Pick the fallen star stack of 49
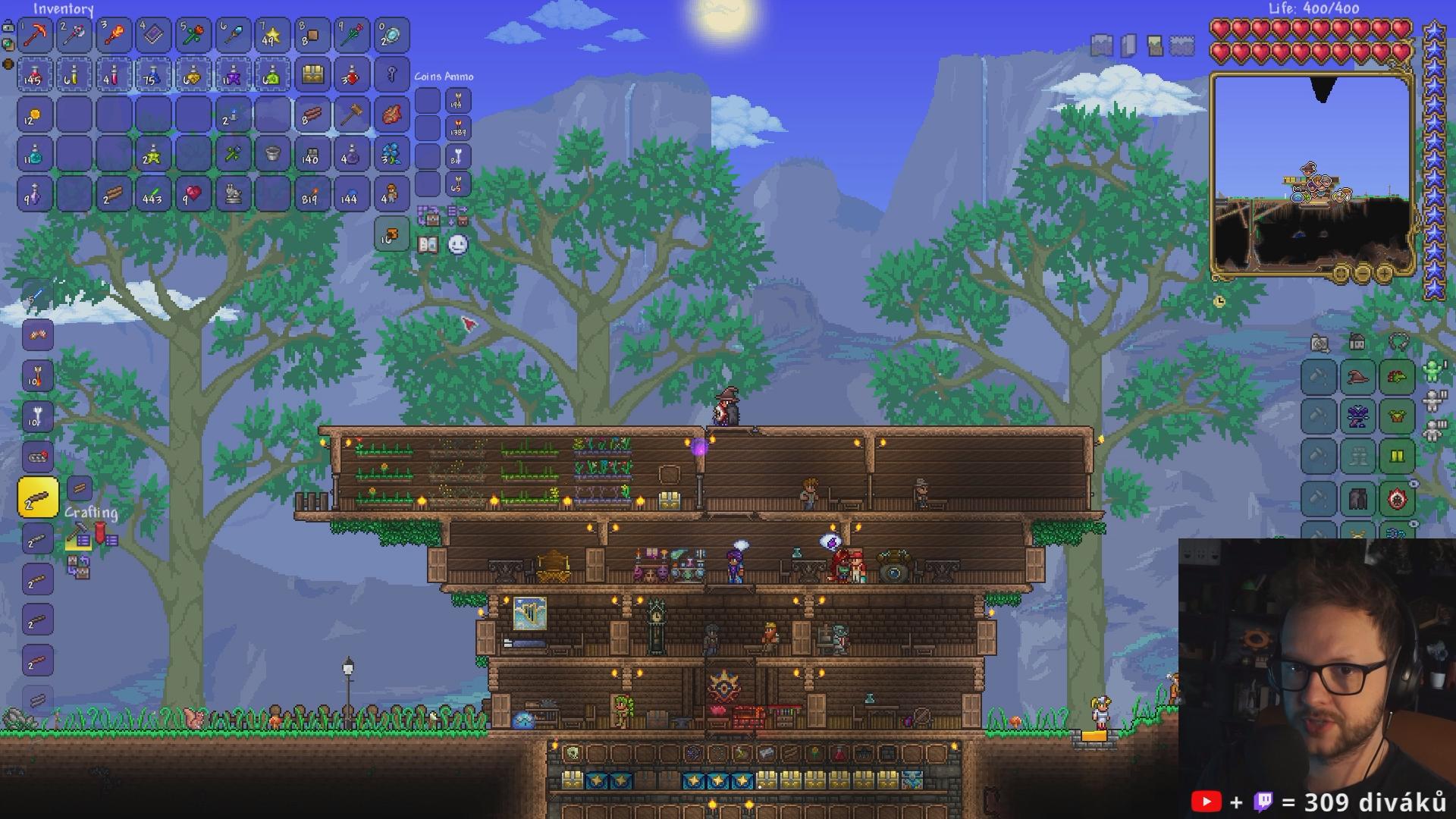The image size is (1456, 819). (271, 35)
